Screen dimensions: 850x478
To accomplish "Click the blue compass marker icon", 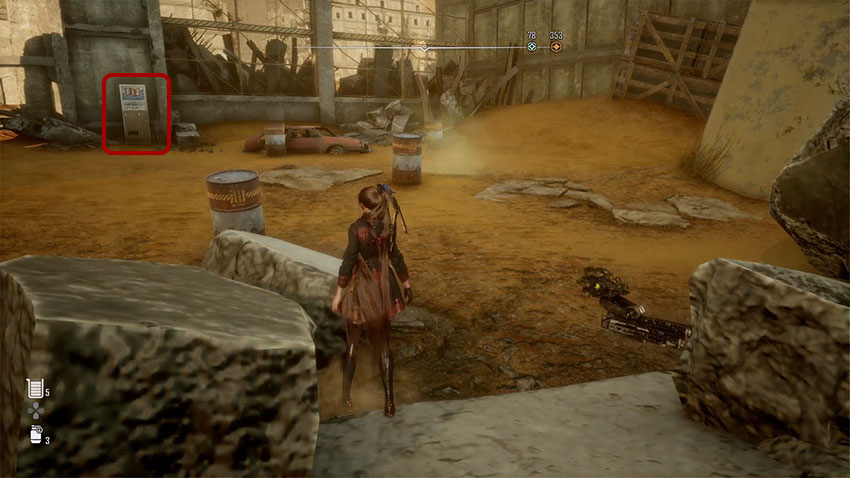I will pyautogui.click(x=532, y=47).
